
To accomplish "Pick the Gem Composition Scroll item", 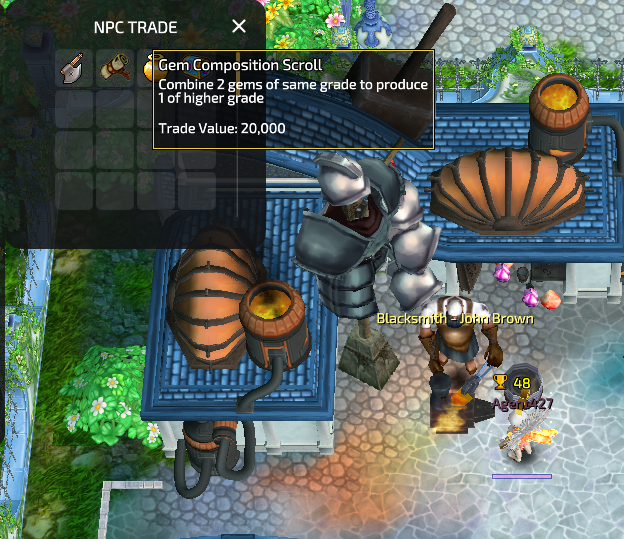I will (x=114, y=69).
